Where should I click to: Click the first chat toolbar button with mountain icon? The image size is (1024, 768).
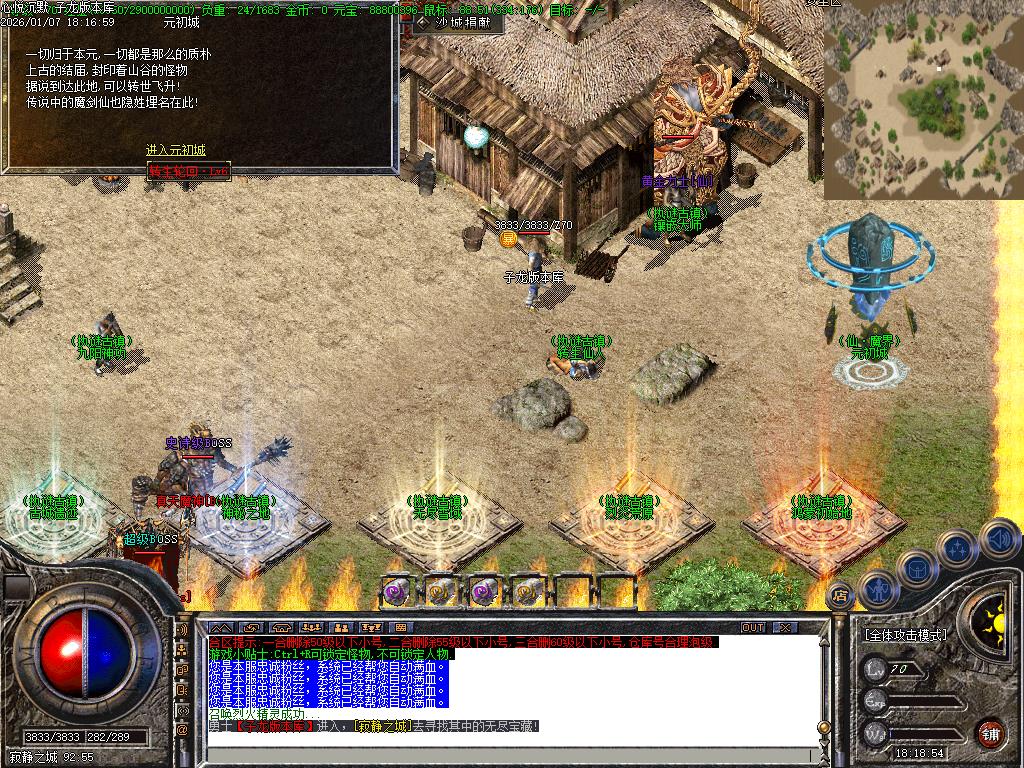[221, 628]
